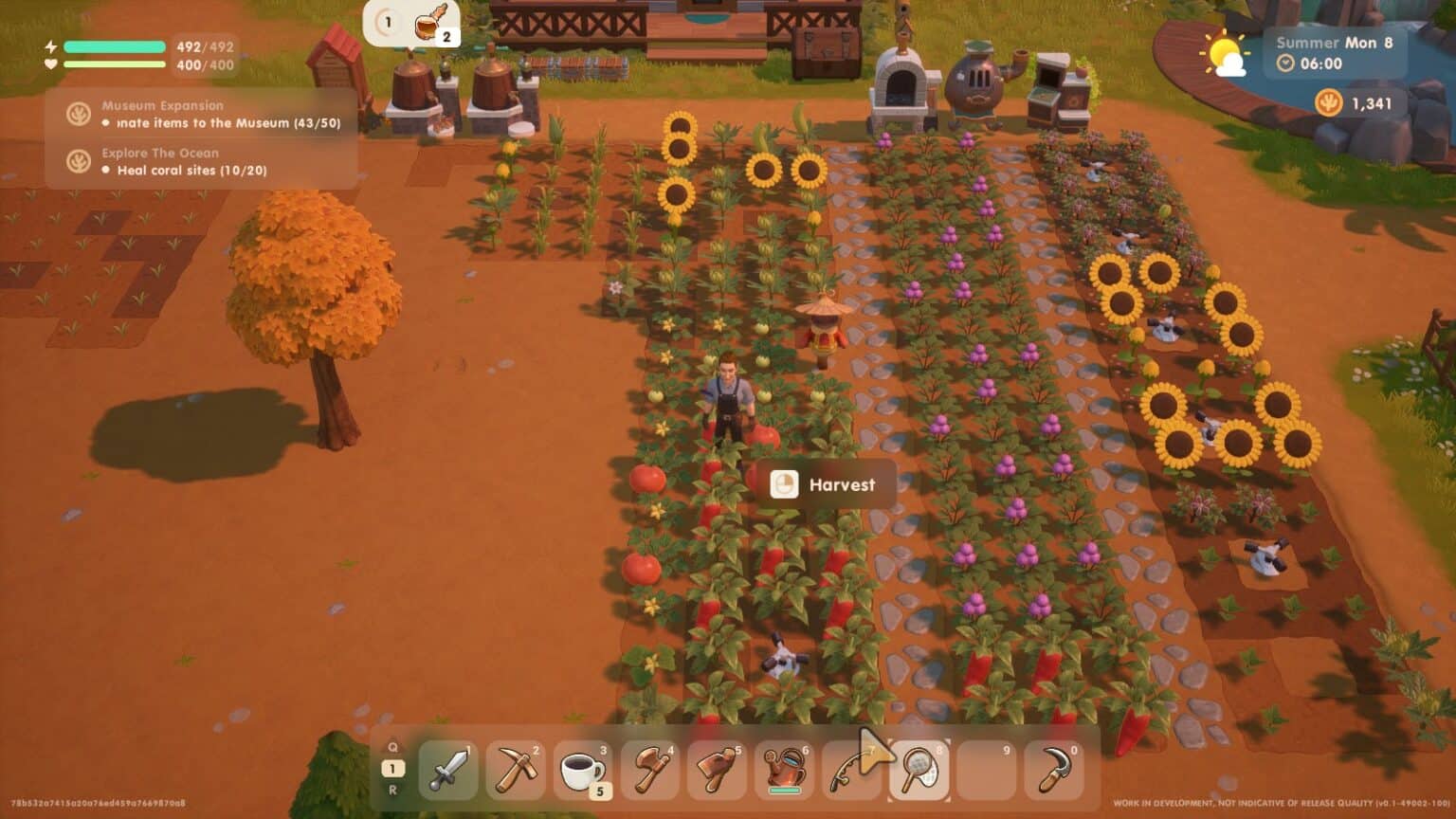This screenshot has width=1456, height=819.
Task: Select the fishing rod
Action: 851,770
